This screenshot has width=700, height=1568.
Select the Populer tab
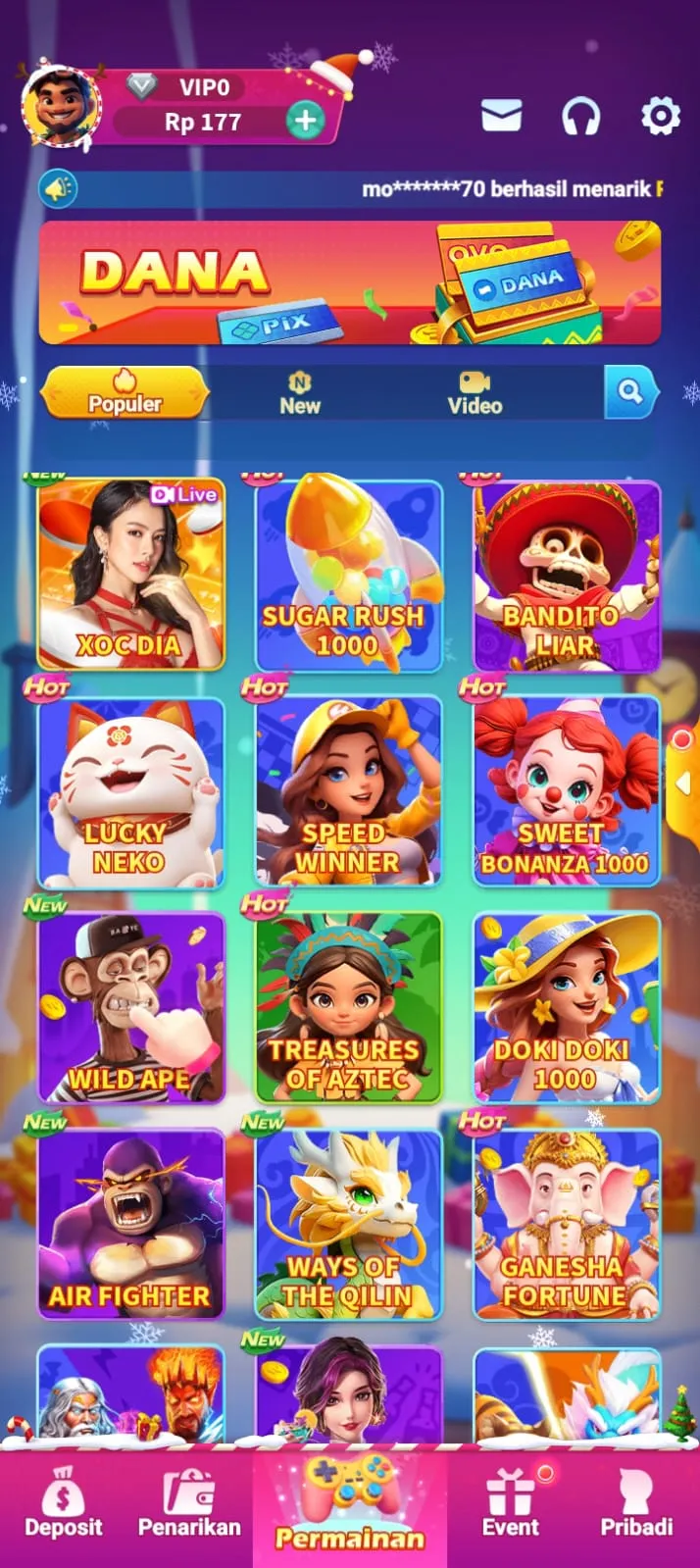point(125,393)
